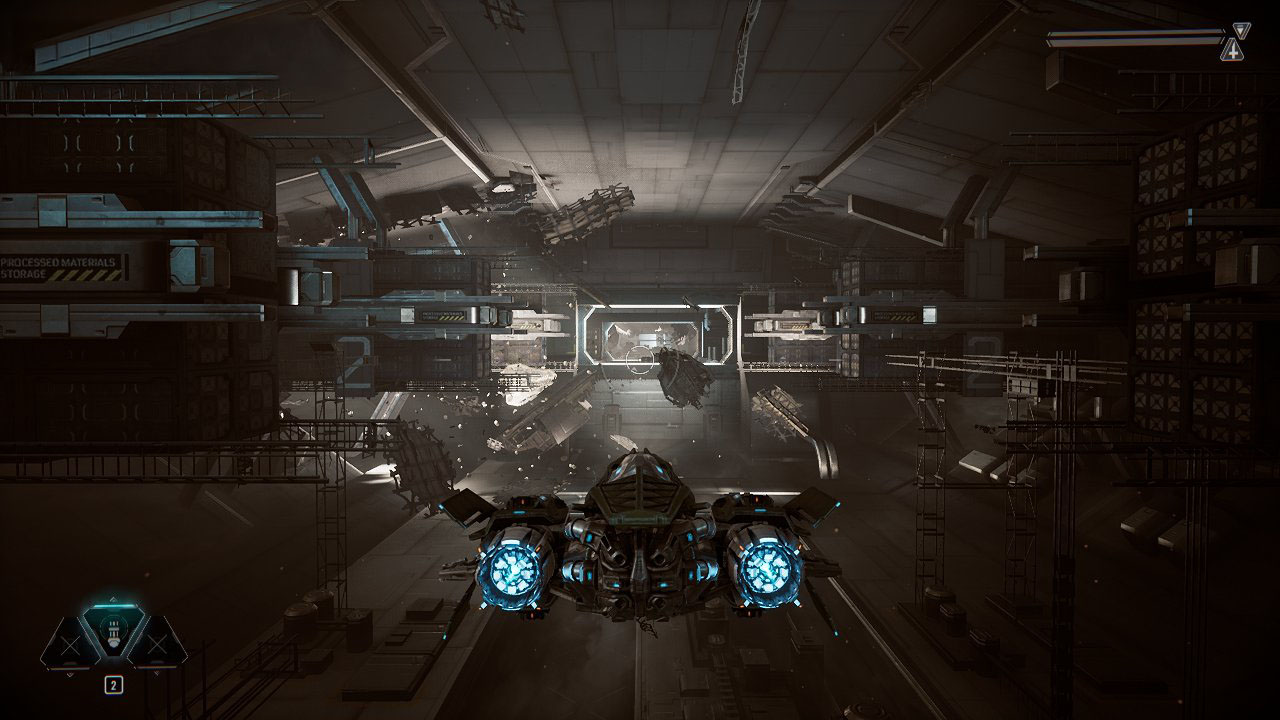Click the hull cross icon
The height and width of the screenshot is (720, 1280).
1233,50
